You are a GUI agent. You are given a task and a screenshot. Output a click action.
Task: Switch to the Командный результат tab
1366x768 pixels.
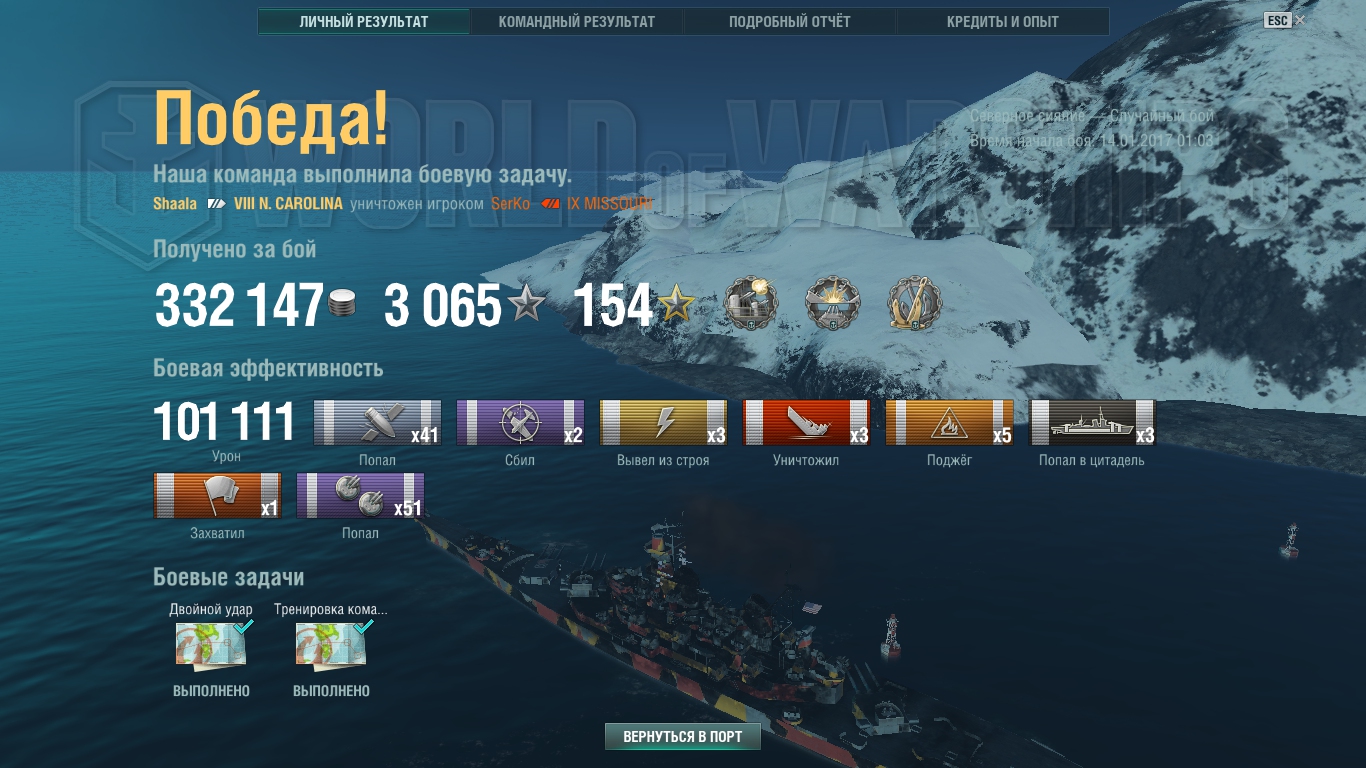[577, 21]
